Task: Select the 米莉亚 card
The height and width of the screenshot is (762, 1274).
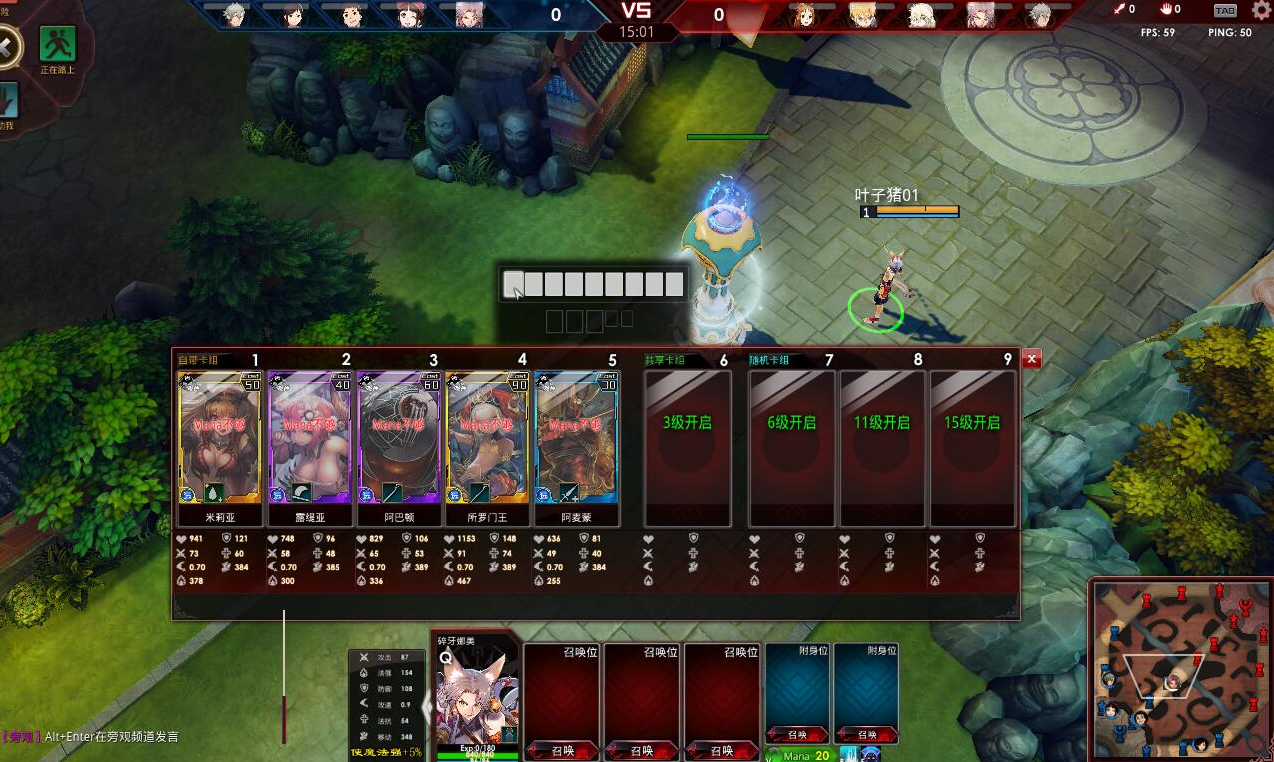Action: [x=219, y=438]
